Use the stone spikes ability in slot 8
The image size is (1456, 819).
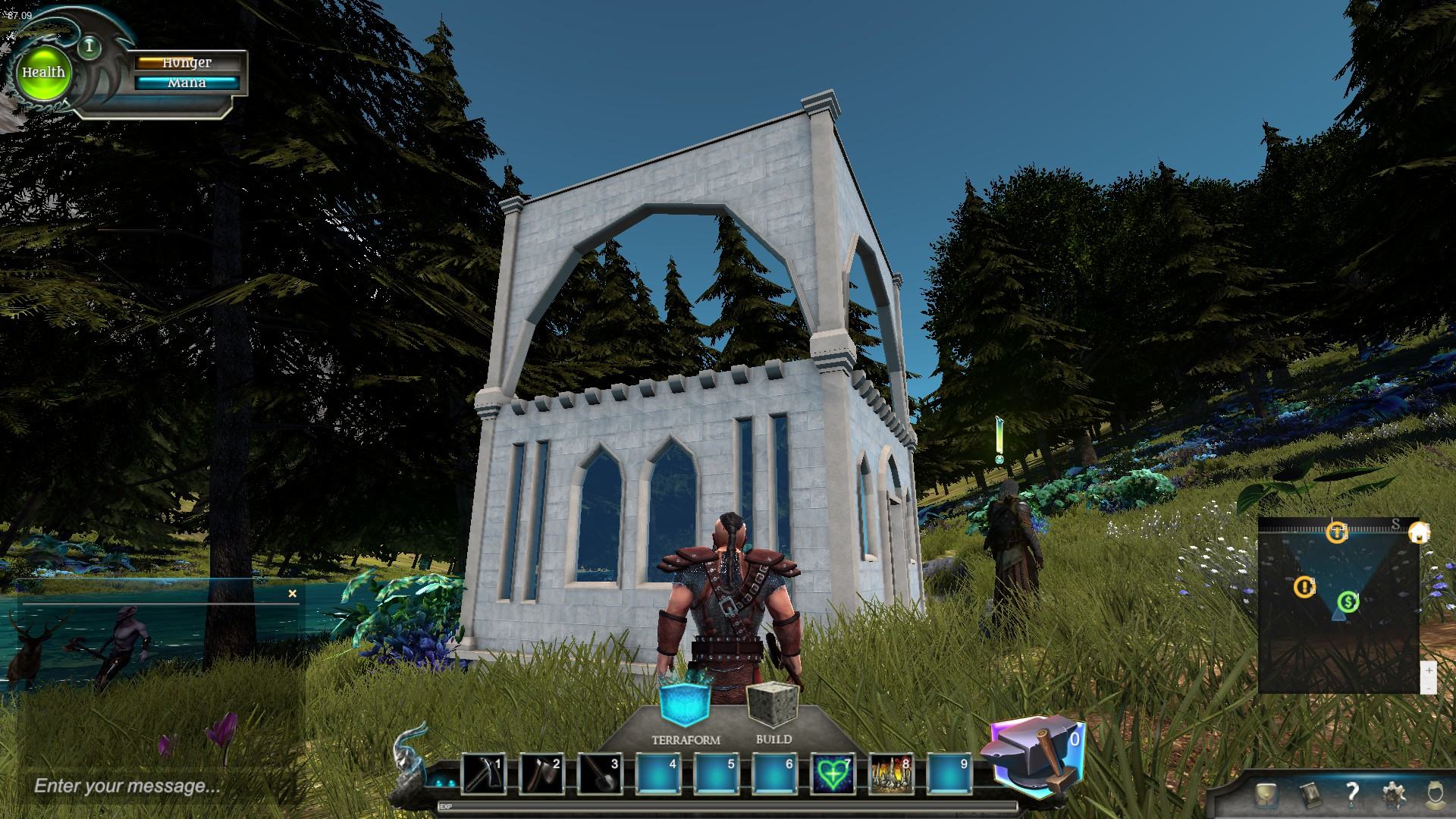point(890,774)
